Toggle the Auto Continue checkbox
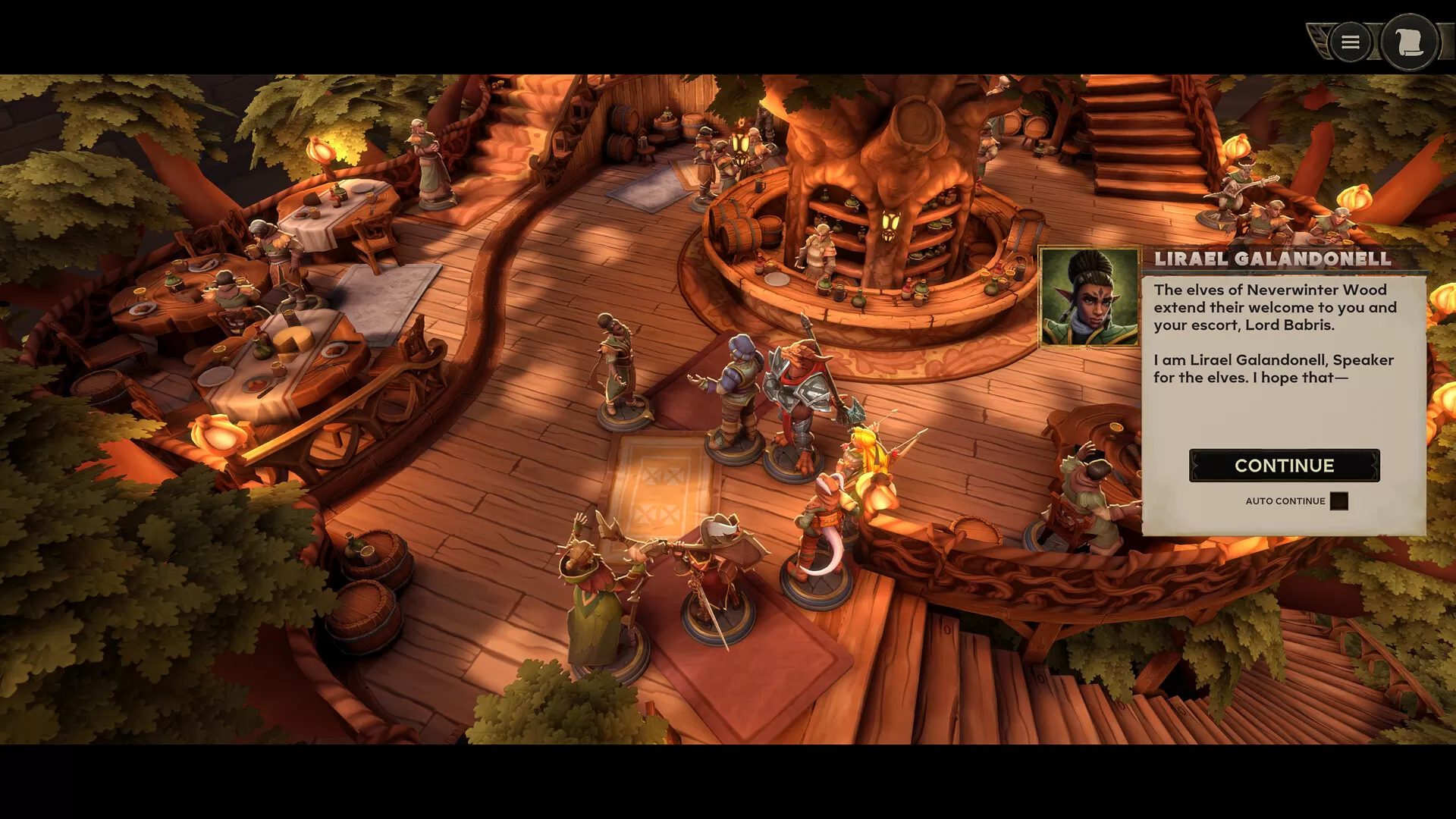Screen dimensions: 1456x819 pos(1338,501)
